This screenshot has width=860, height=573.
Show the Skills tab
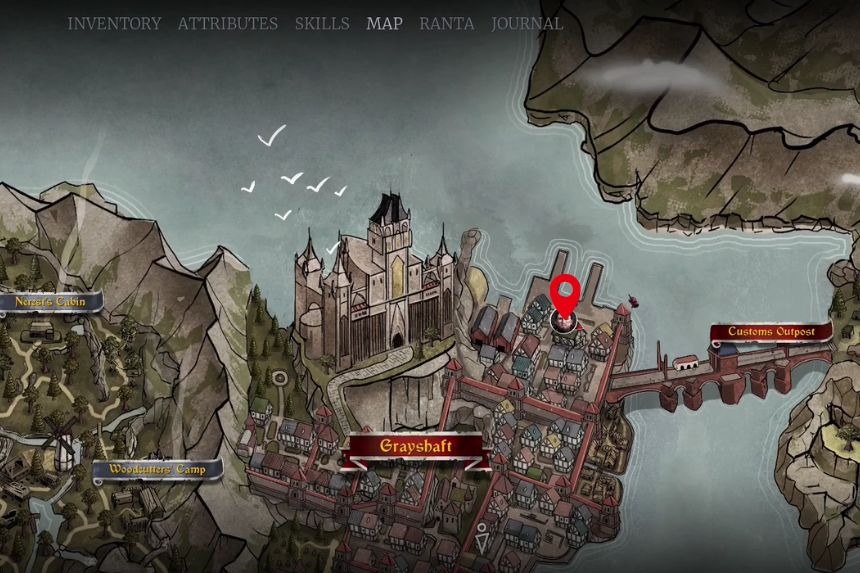322,23
